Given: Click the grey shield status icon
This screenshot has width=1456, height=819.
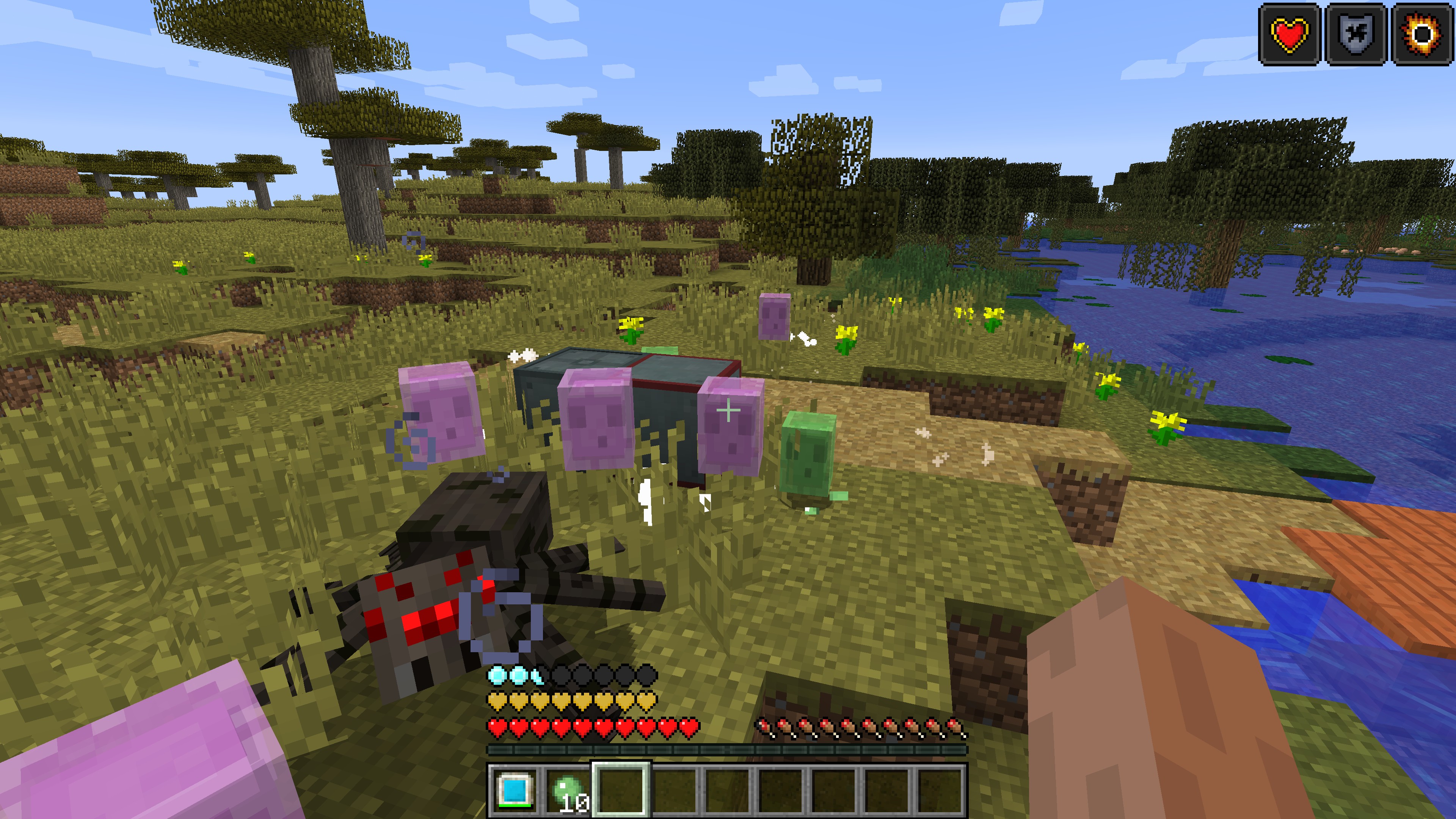Looking at the screenshot, I should point(1356,35).
